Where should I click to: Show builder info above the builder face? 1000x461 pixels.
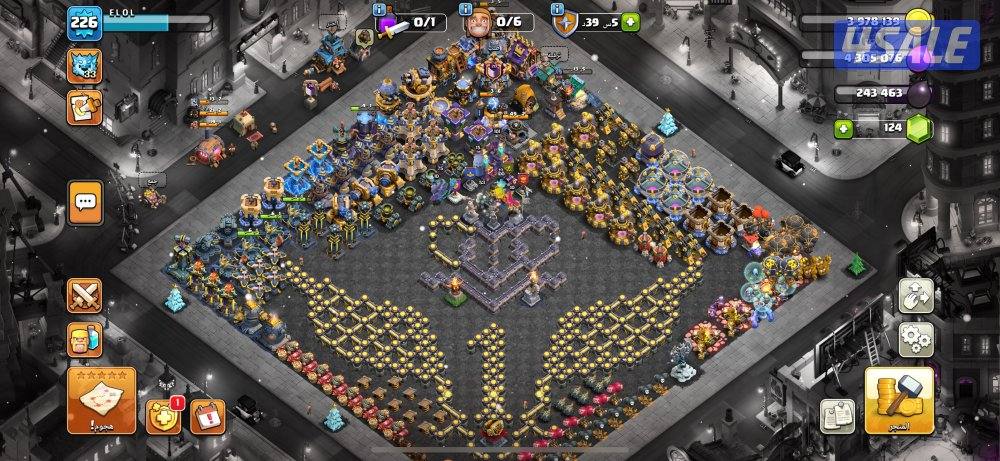point(467,10)
